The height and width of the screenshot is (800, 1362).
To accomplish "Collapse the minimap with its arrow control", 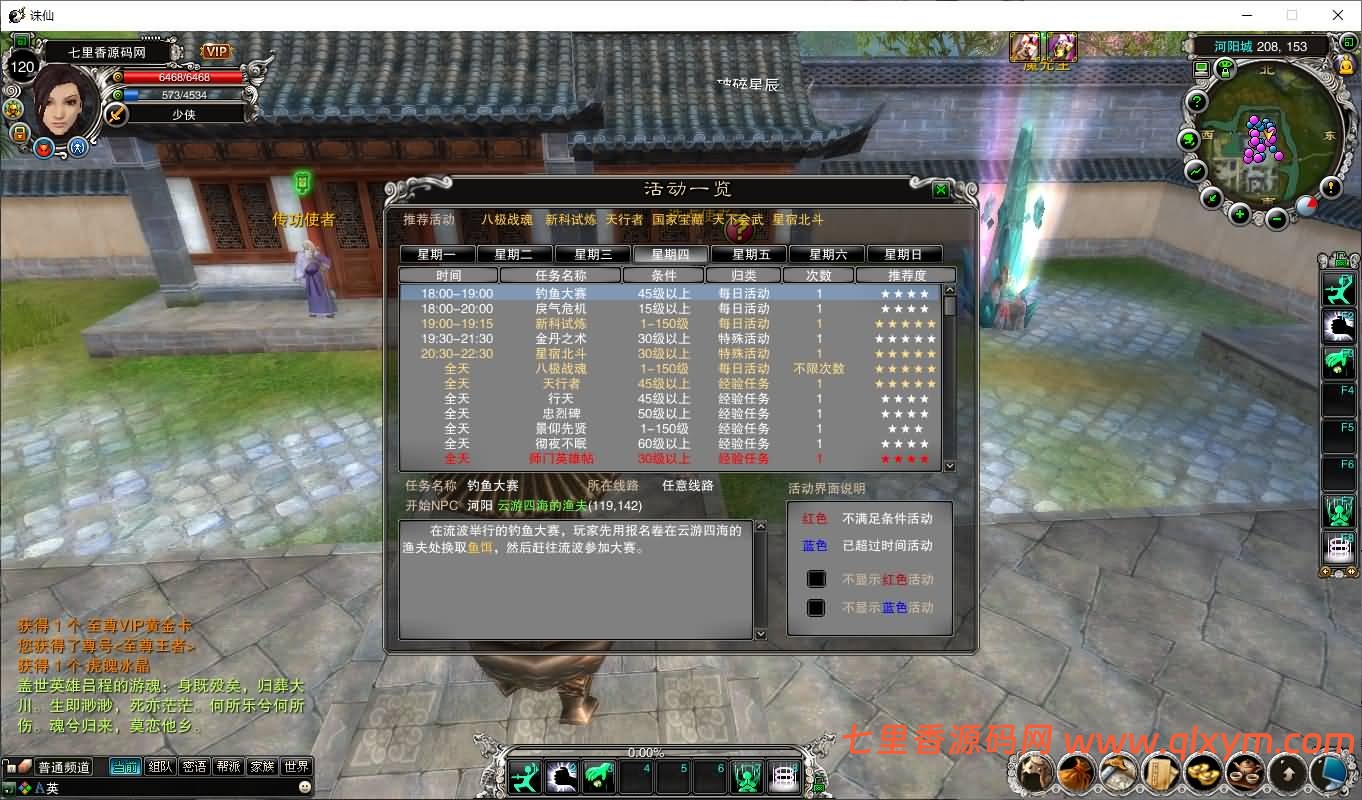I will [1211, 200].
